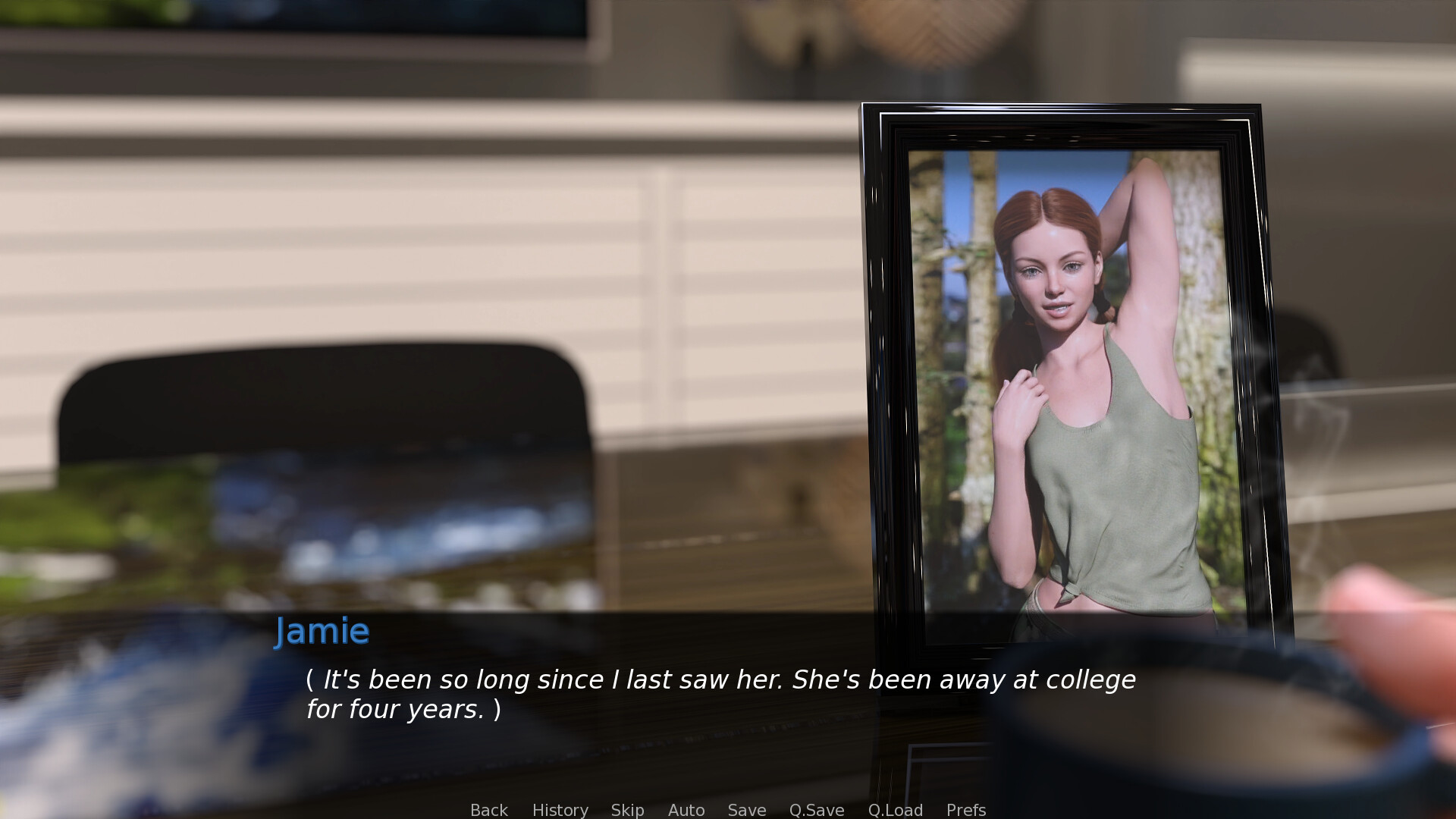Open the dialogue History log
The width and height of the screenshot is (1456, 819).
tap(560, 810)
